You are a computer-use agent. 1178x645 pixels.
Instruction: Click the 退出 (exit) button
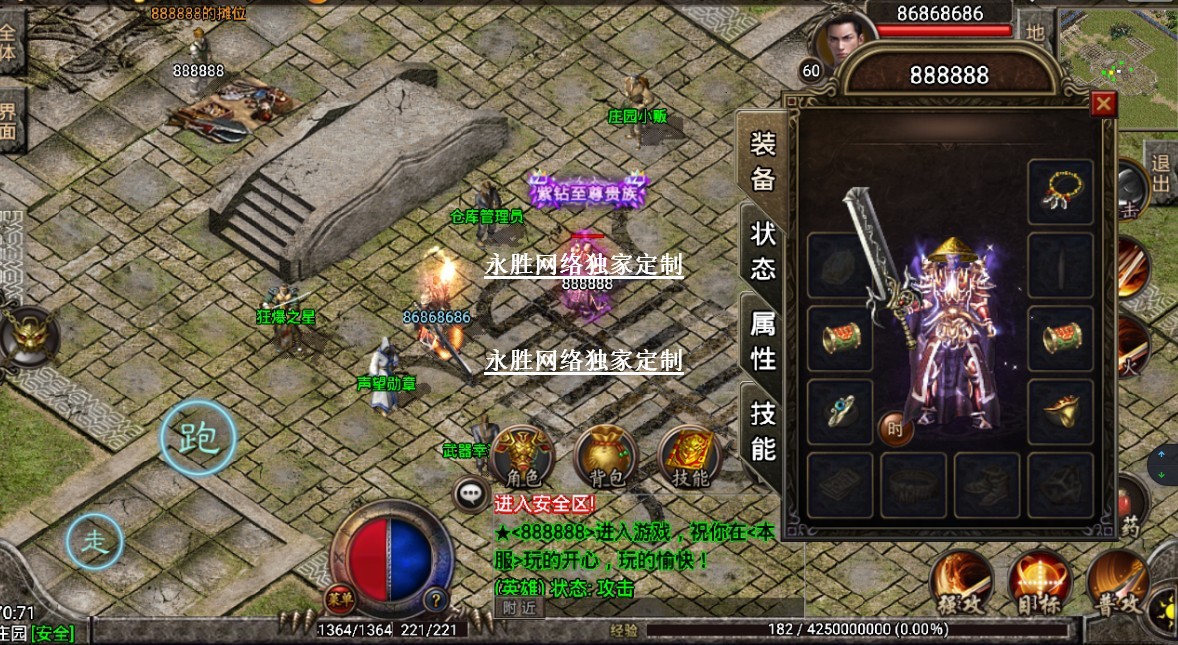(x=1160, y=173)
